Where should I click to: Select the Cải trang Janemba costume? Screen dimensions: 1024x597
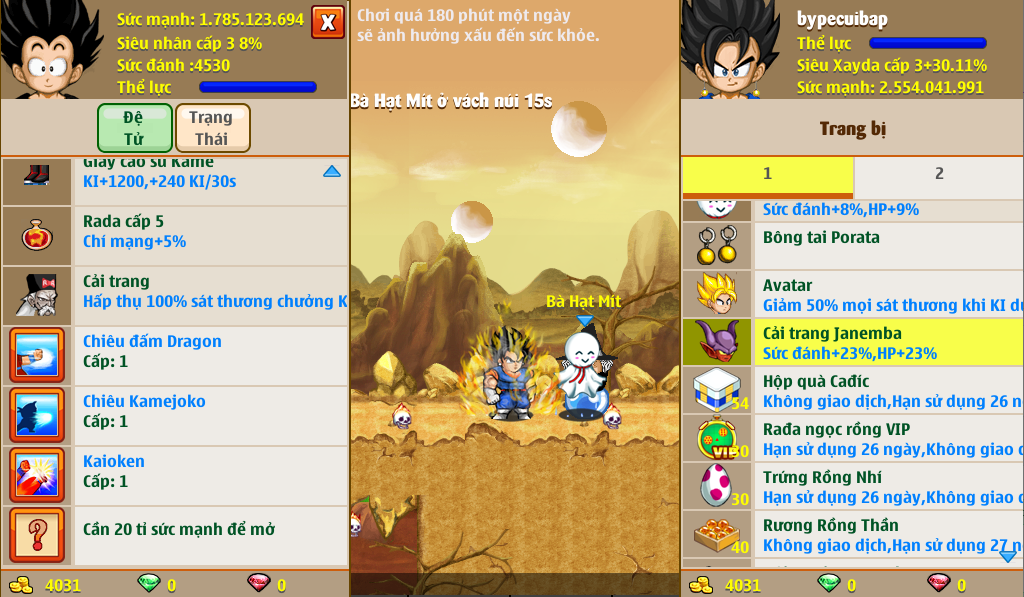pyautogui.click(x=852, y=343)
